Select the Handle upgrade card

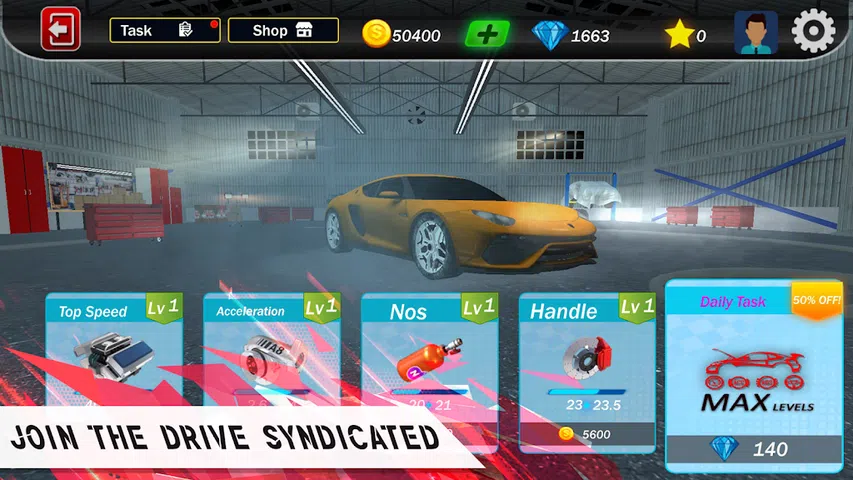tap(587, 350)
